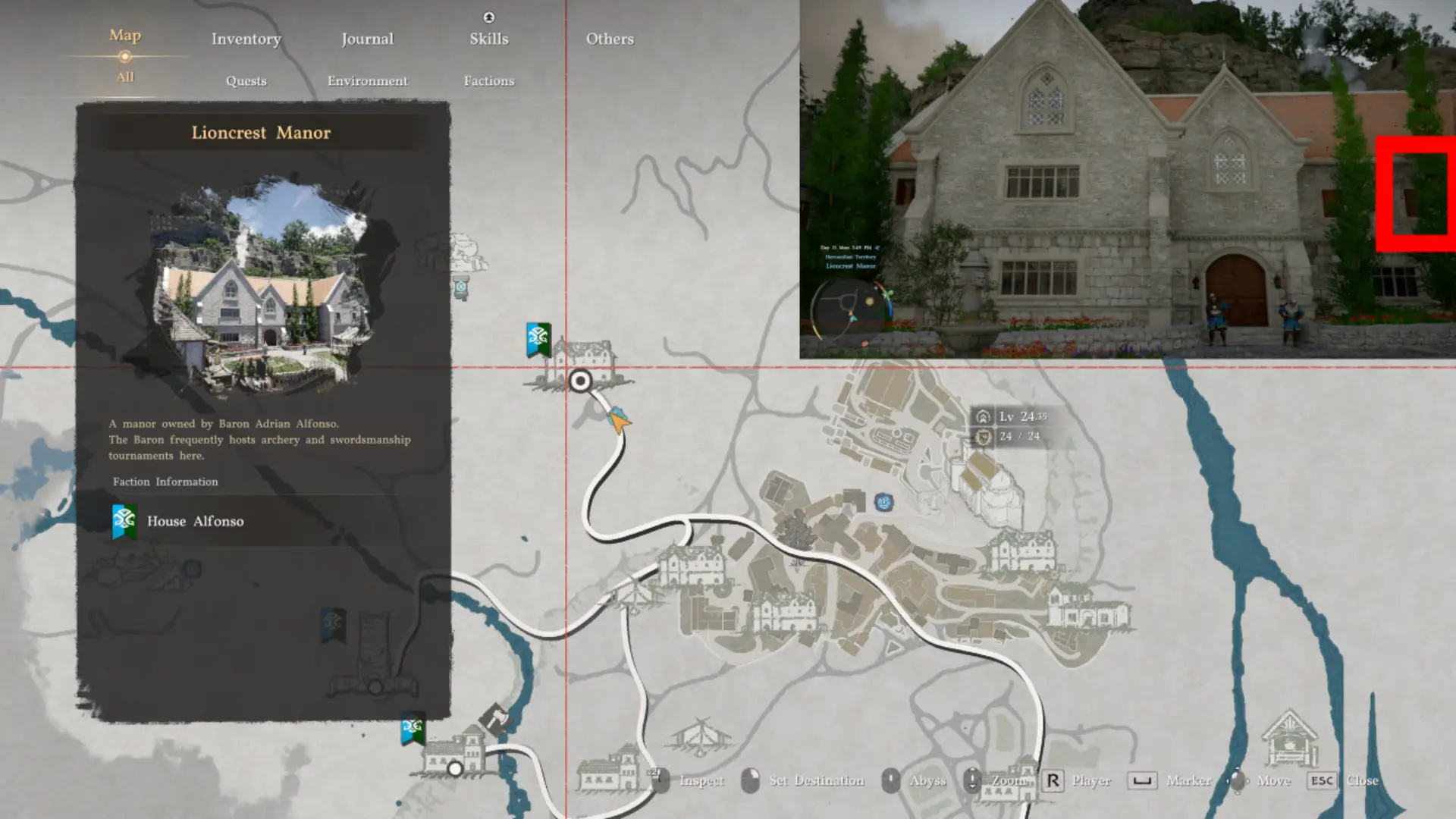Choose the Environment map filter
1456x819 pixels.
[367, 80]
